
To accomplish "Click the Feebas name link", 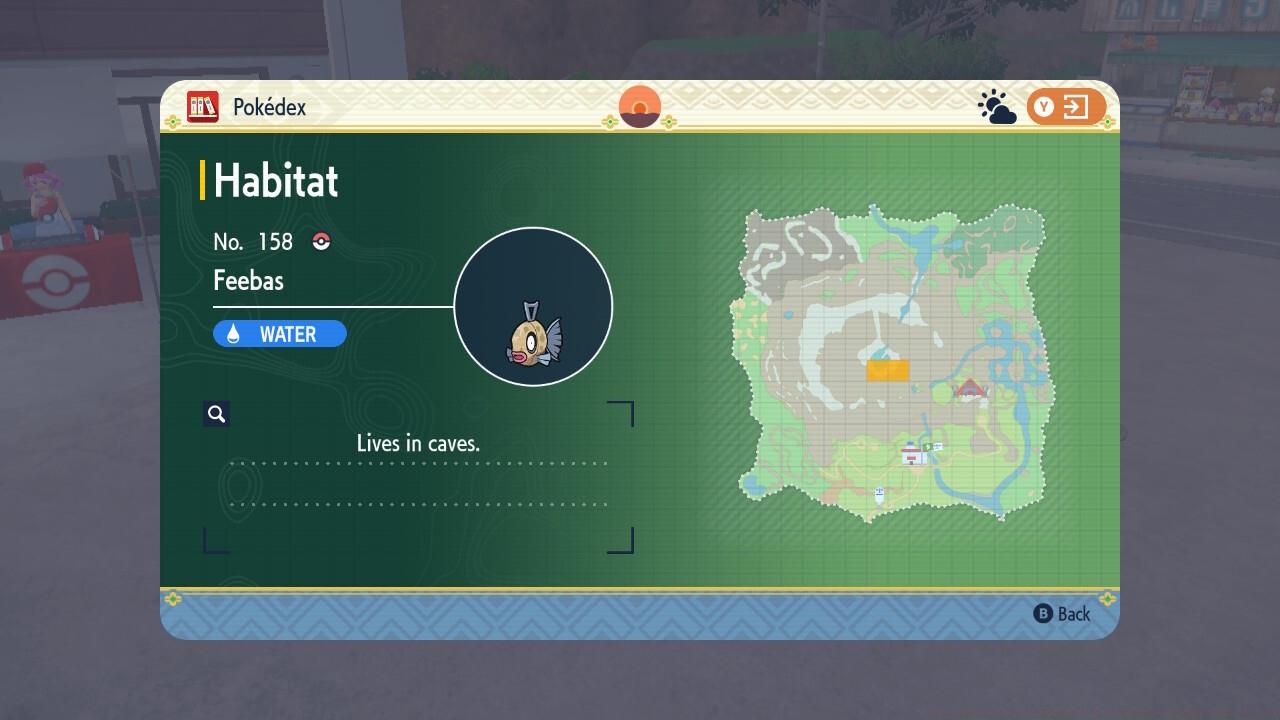I will (x=248, y=281).
